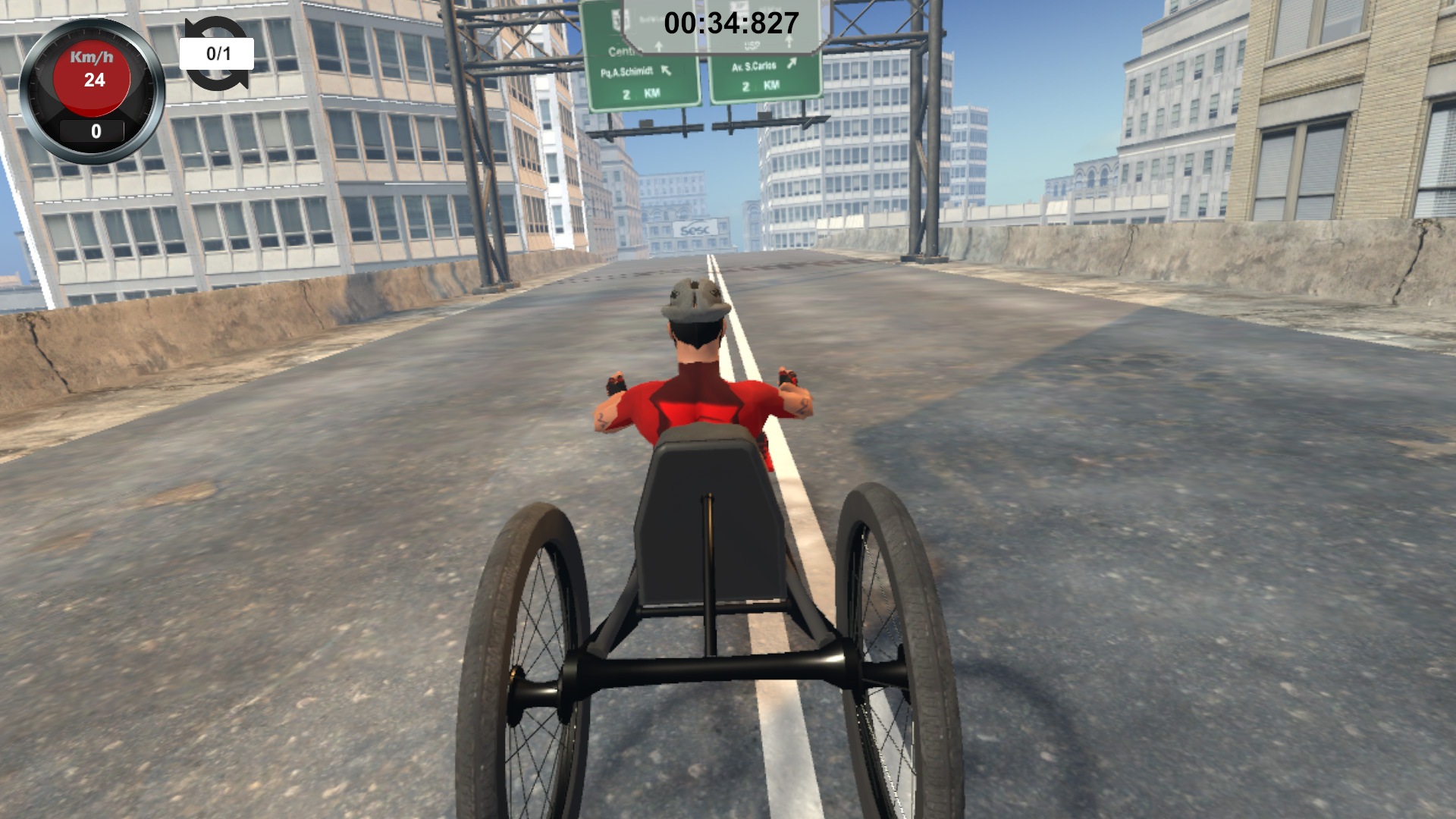The height and width of the screenshot is (819, 1456).
Task: Click the gear indicator showing 0
Action: click(x=94, y=130)
